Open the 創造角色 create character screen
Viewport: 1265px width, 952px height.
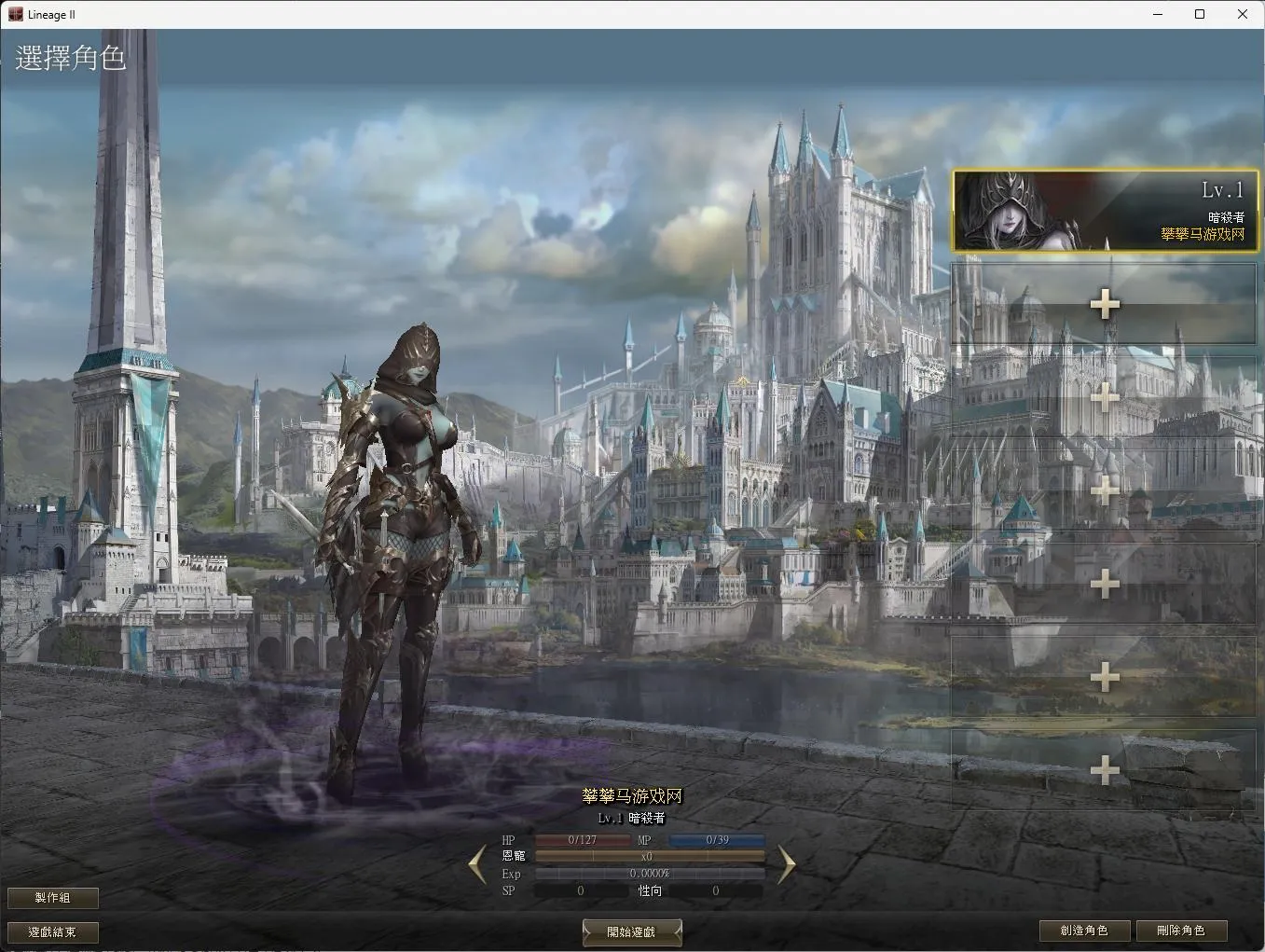1084,931
